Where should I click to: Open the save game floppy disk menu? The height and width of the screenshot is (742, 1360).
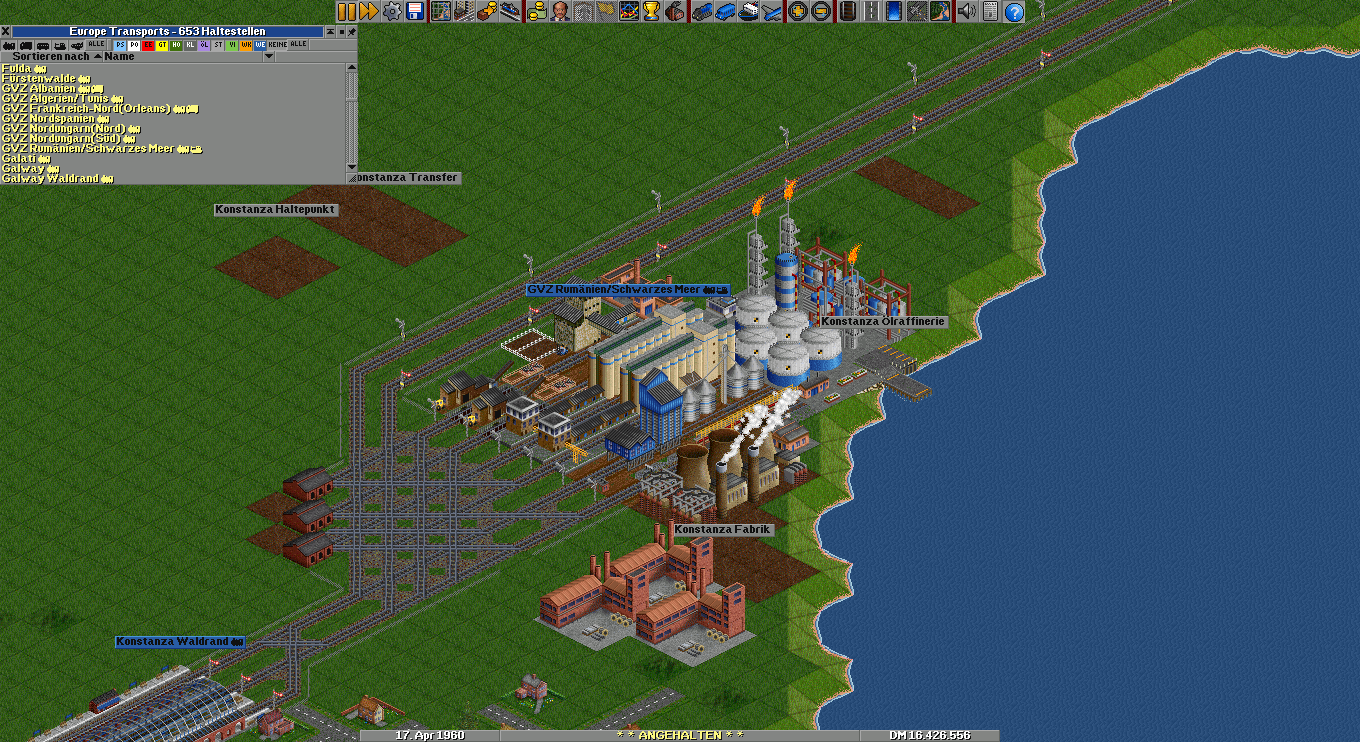point(414,11)
